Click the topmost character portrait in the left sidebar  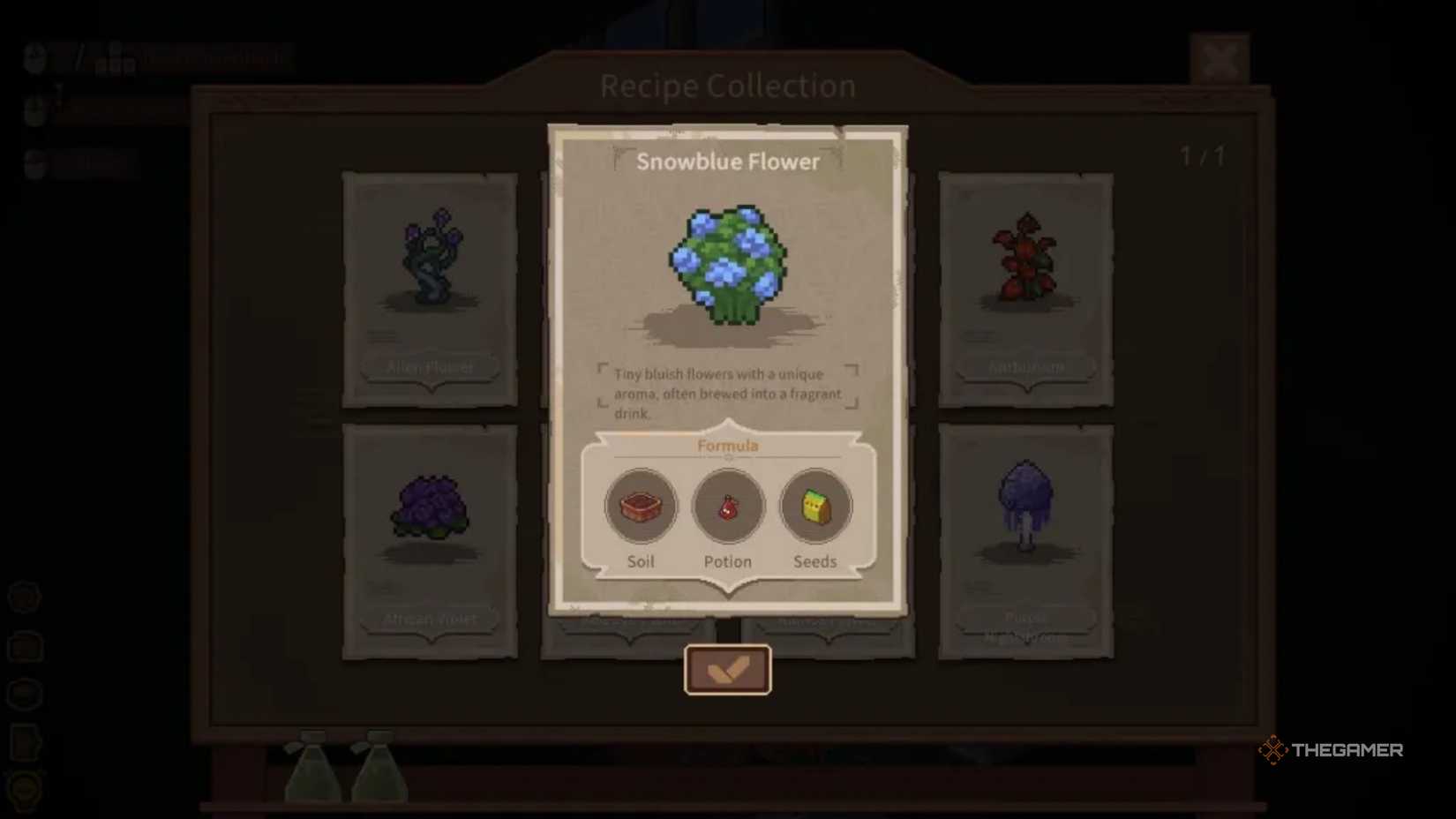33,59
